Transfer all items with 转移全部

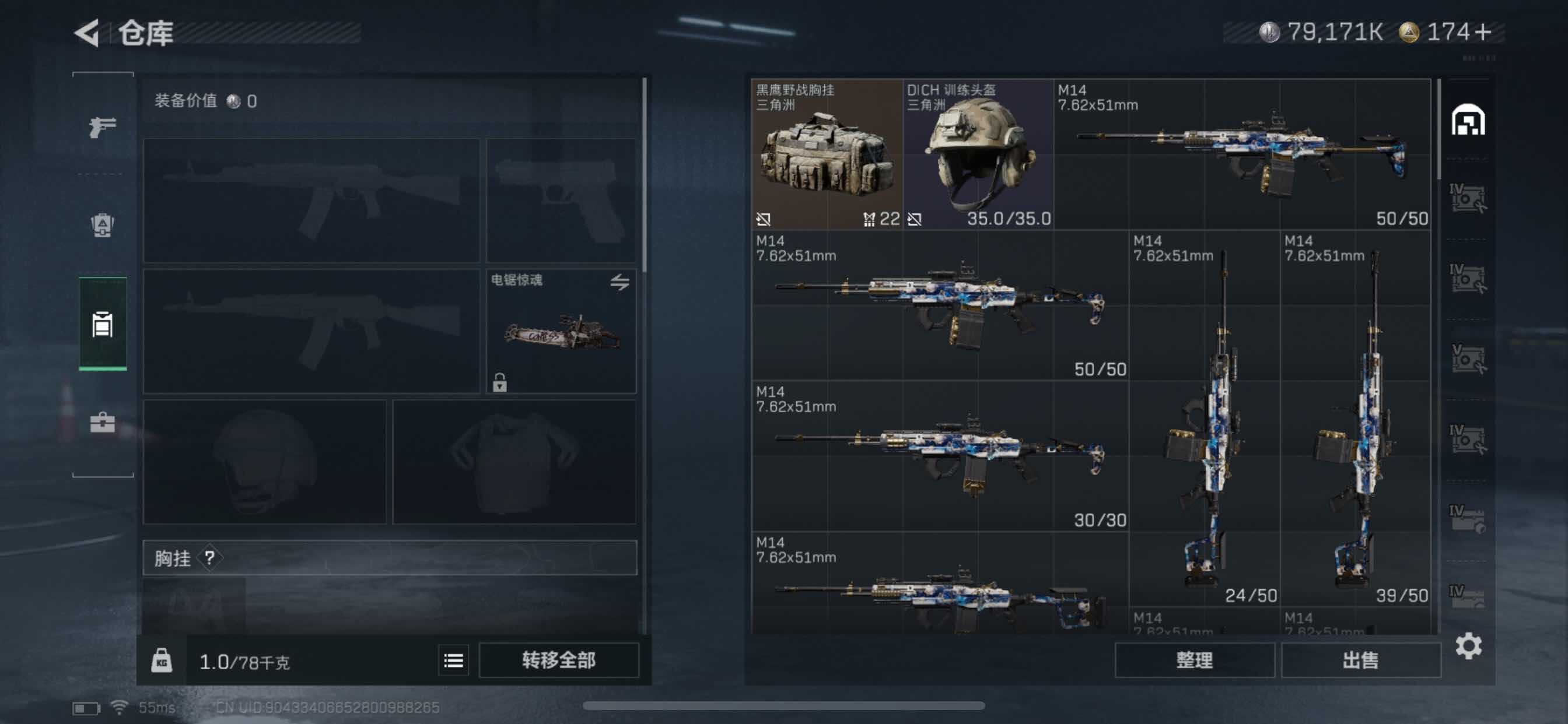558,660
